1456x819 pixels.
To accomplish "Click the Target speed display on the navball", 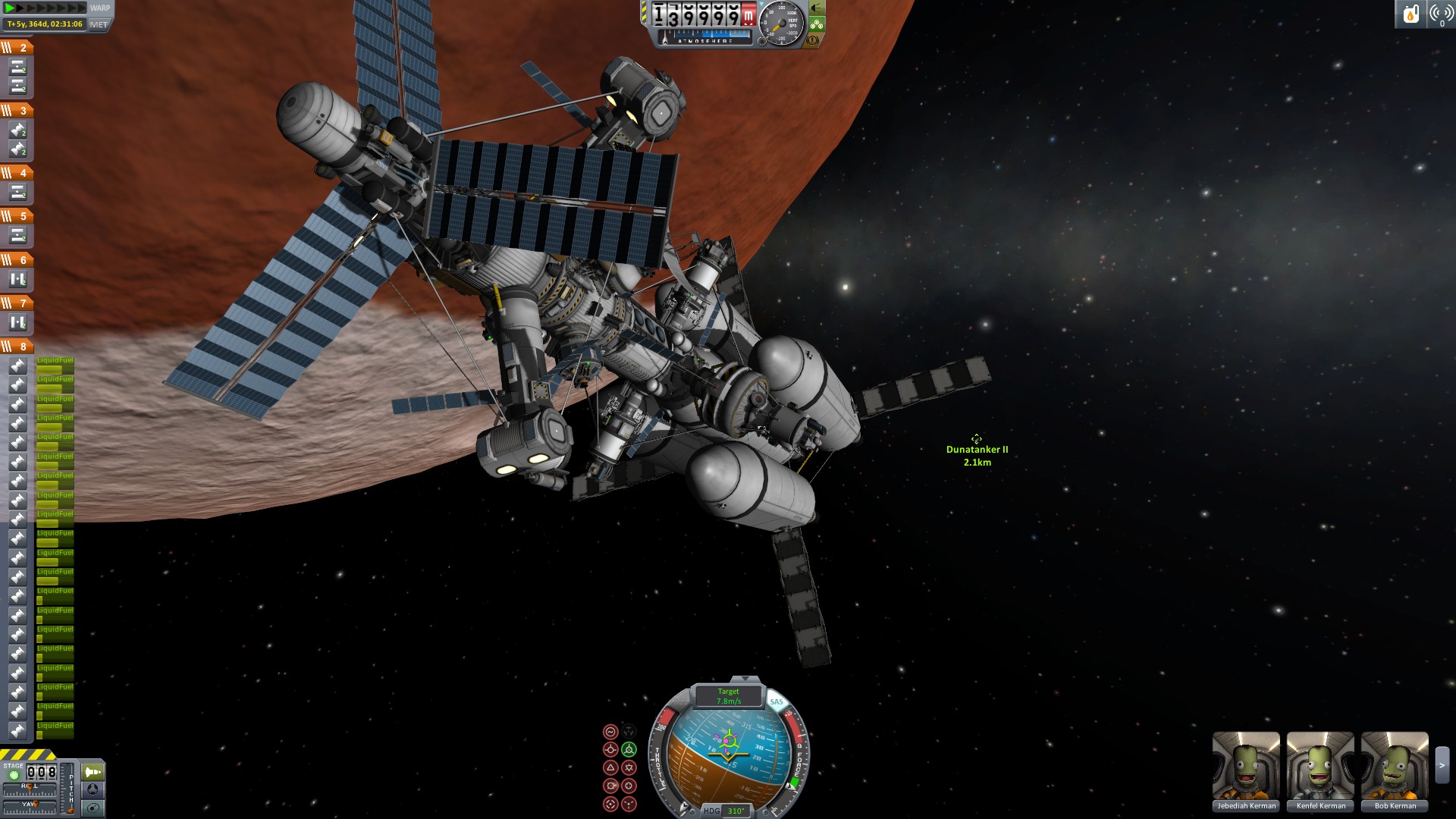I will coord(729,696).
